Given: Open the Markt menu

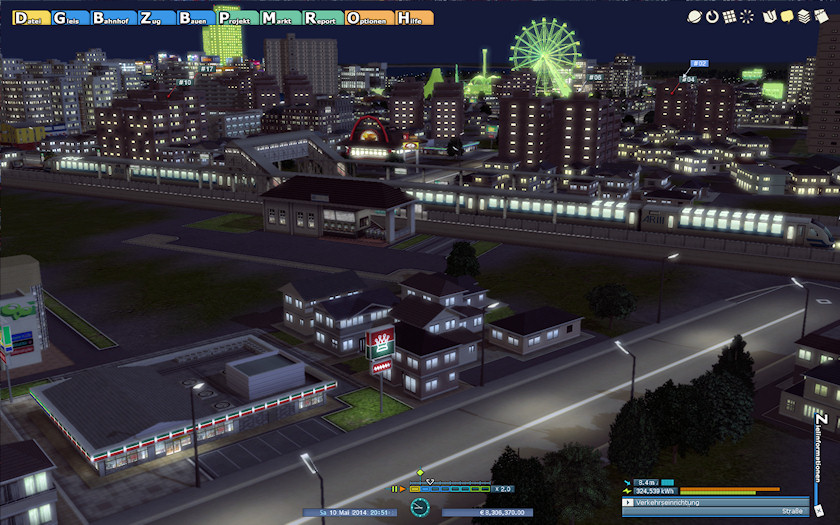Looking at the screenshot, I should (x=279, y=18).
